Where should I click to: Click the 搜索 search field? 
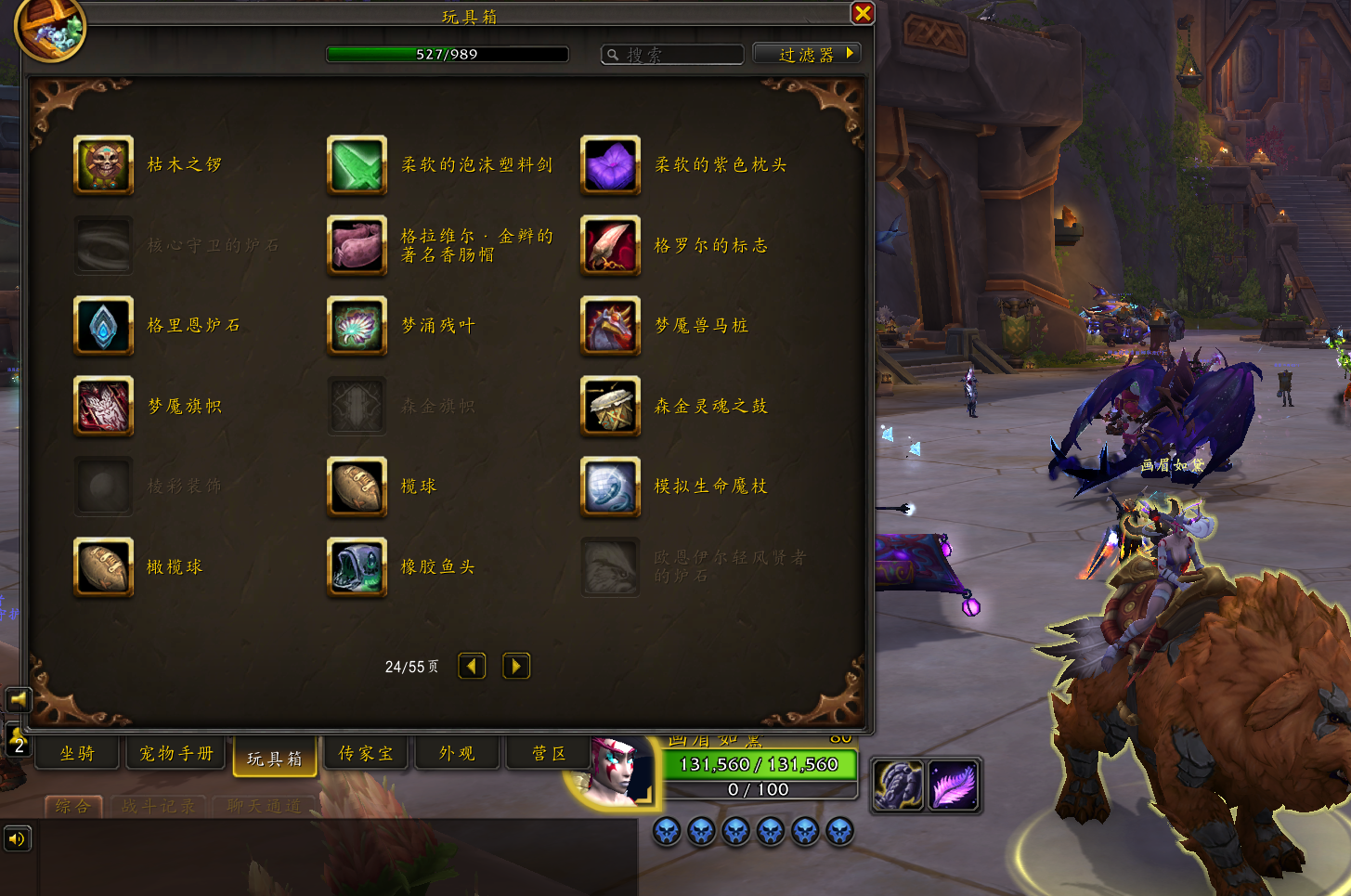(x=672, y=55)
